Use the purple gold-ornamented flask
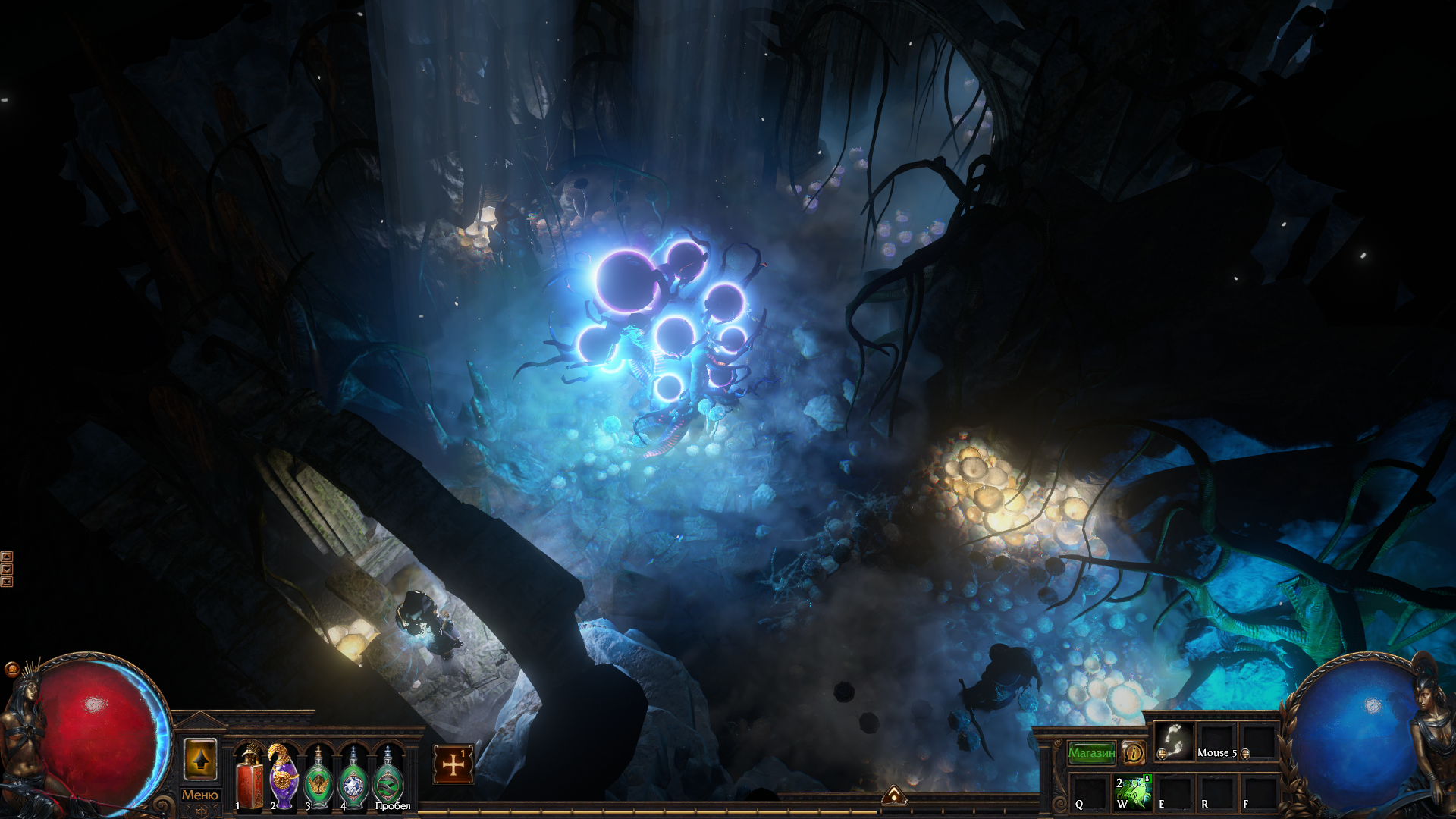The height and width of the screenshot is (819, 1456). click(284, 779)
